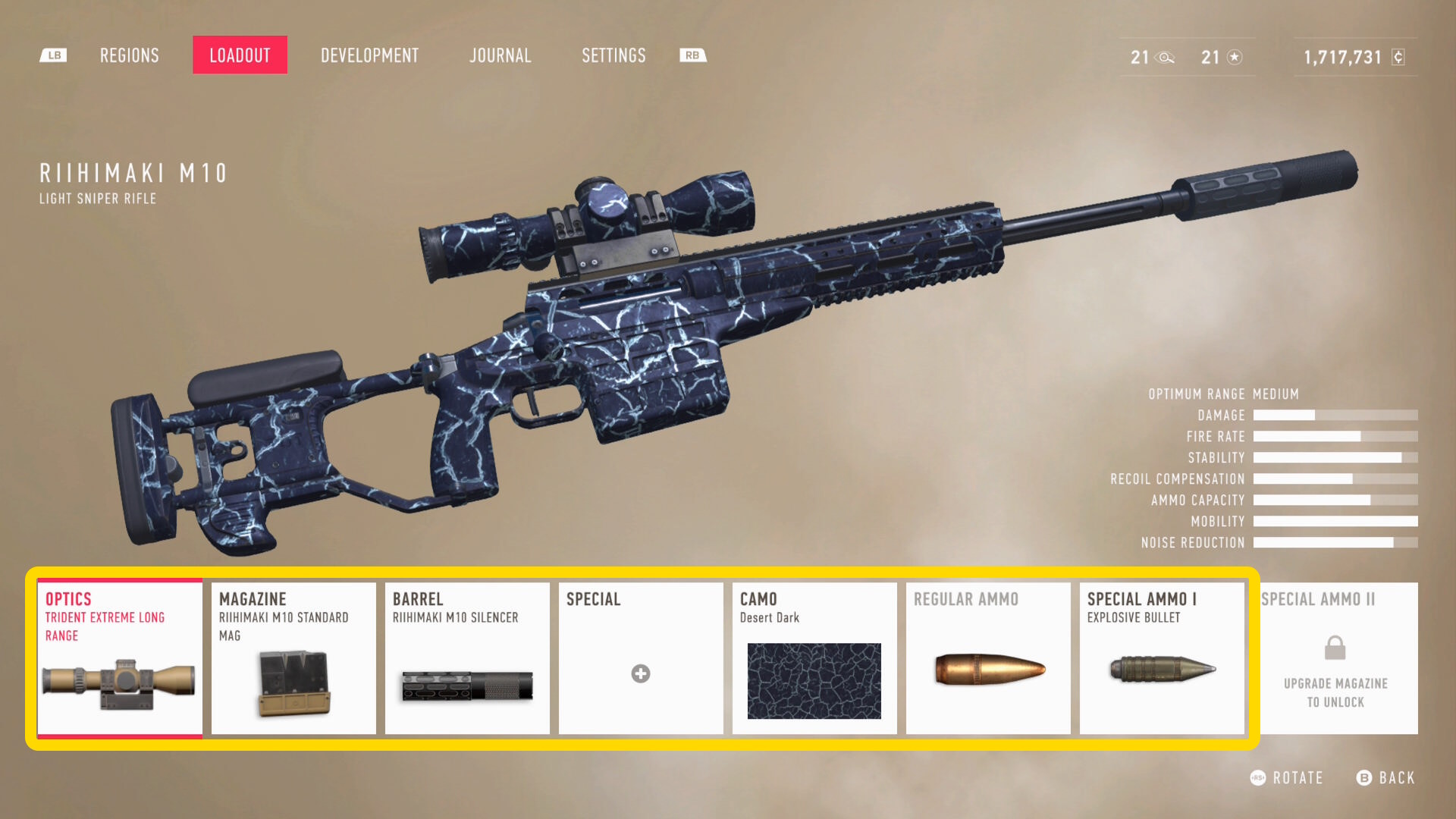This screenshot has width=1456, height=819.
Task: Click the locked Special Ammo II slot
Action: point(1335,658)
